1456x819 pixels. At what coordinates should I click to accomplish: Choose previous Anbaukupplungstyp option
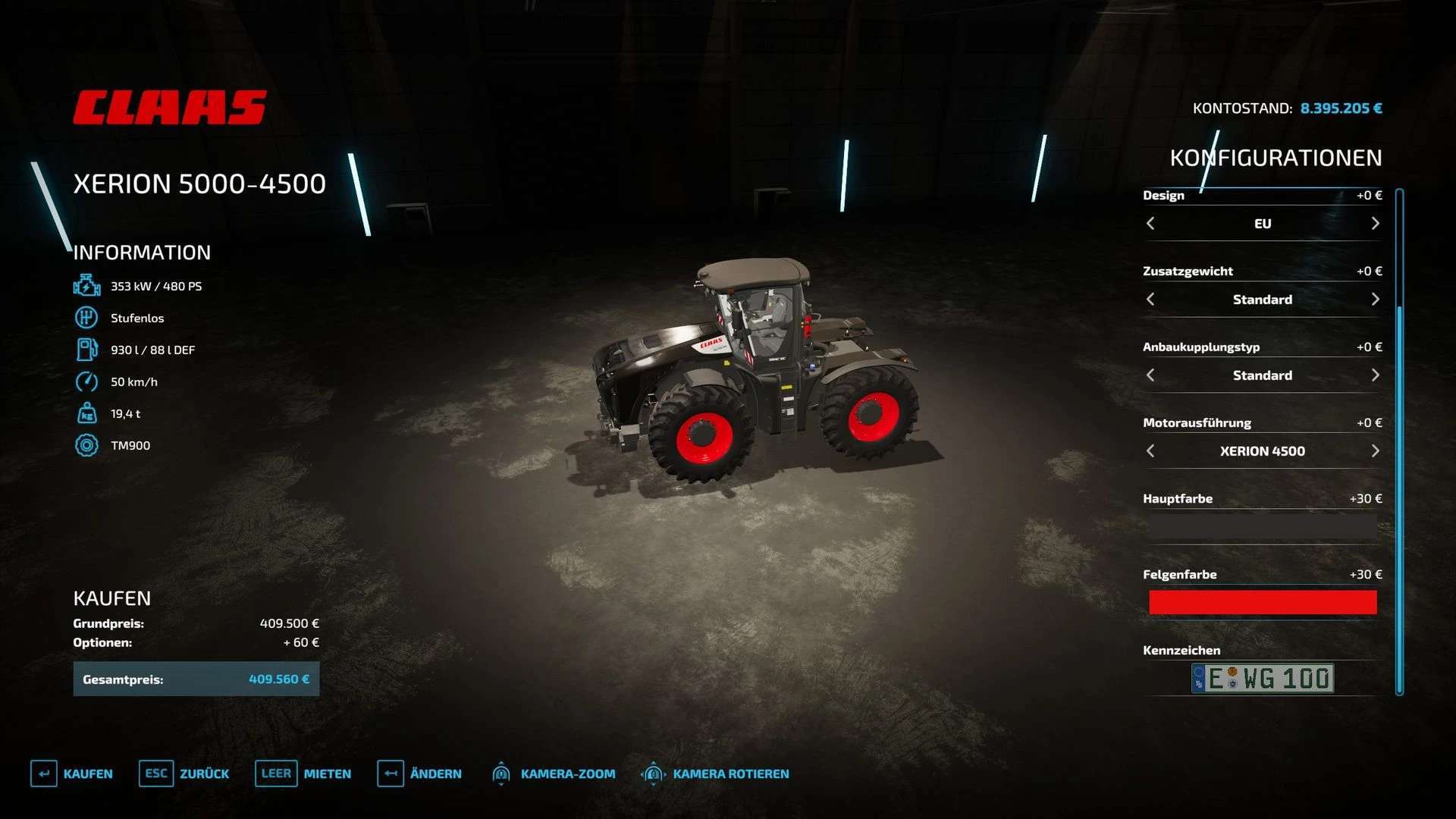coord(1150,375)
